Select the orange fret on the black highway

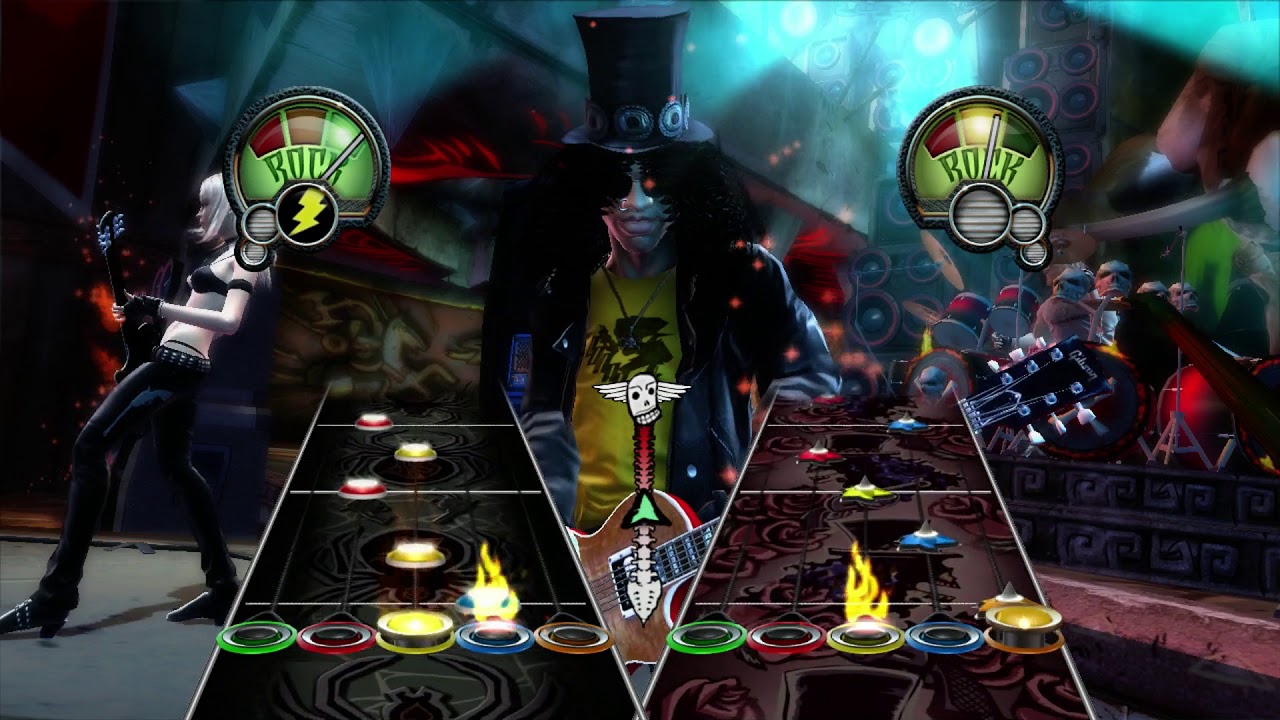(x=573, y=636)
